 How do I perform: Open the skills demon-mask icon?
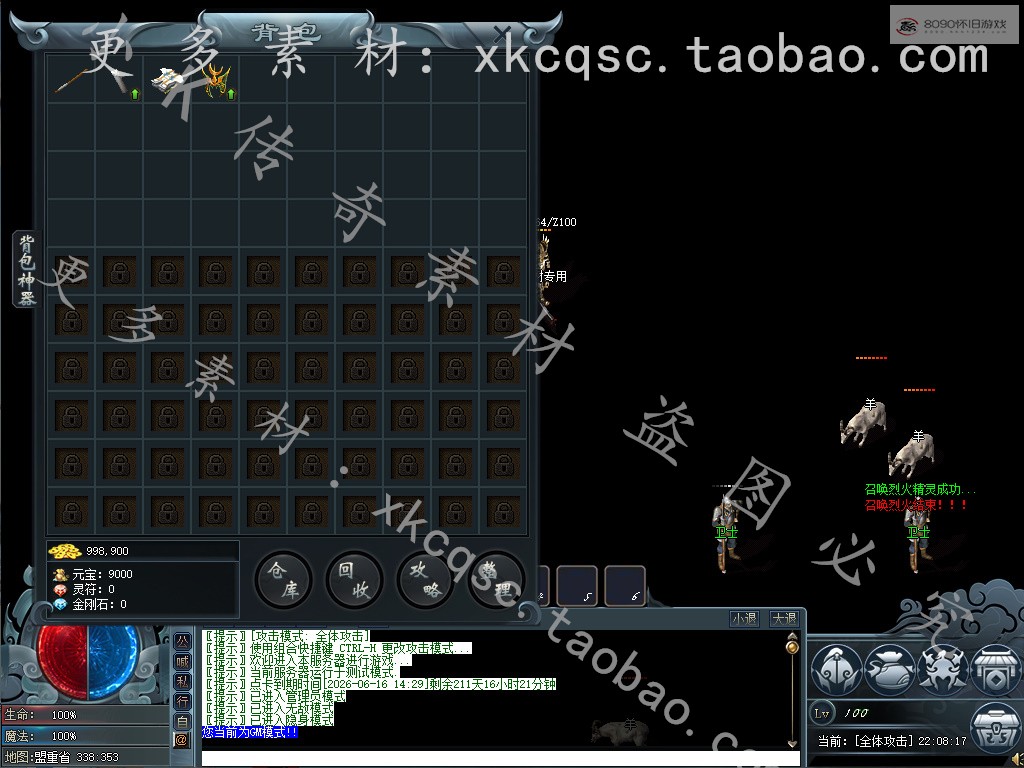pos(942,669)
